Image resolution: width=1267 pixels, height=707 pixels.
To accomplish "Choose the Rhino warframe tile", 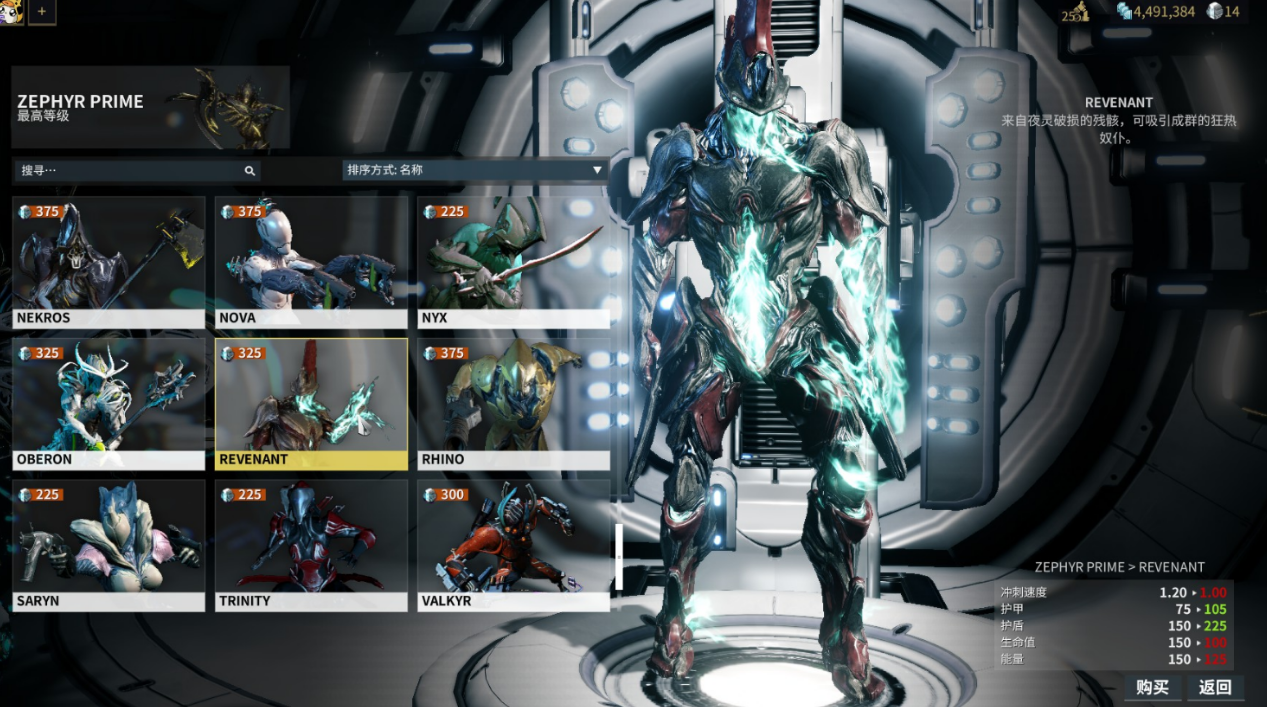I will click(x=513, y=404).
